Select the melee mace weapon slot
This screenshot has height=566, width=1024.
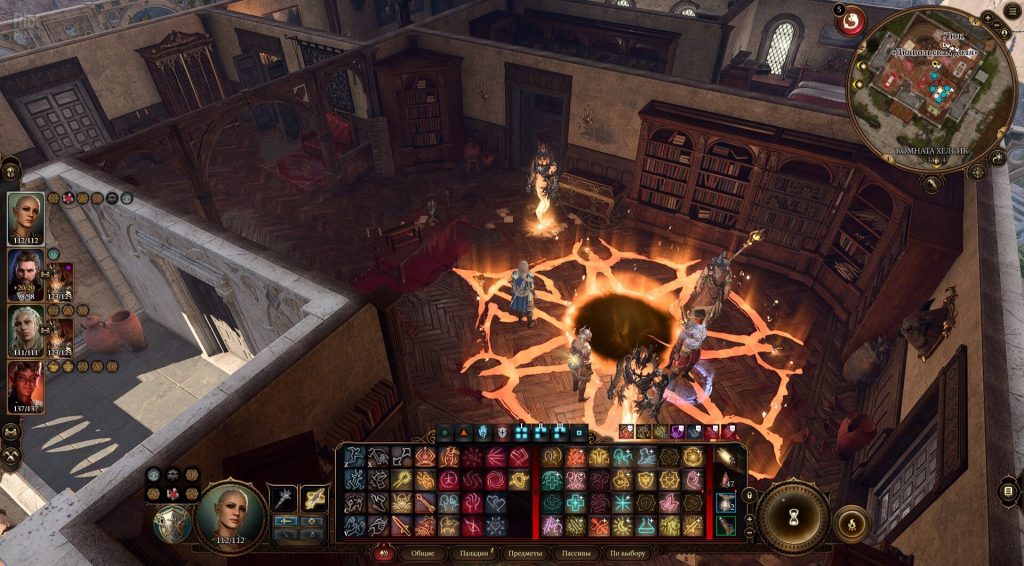point(284,497)
